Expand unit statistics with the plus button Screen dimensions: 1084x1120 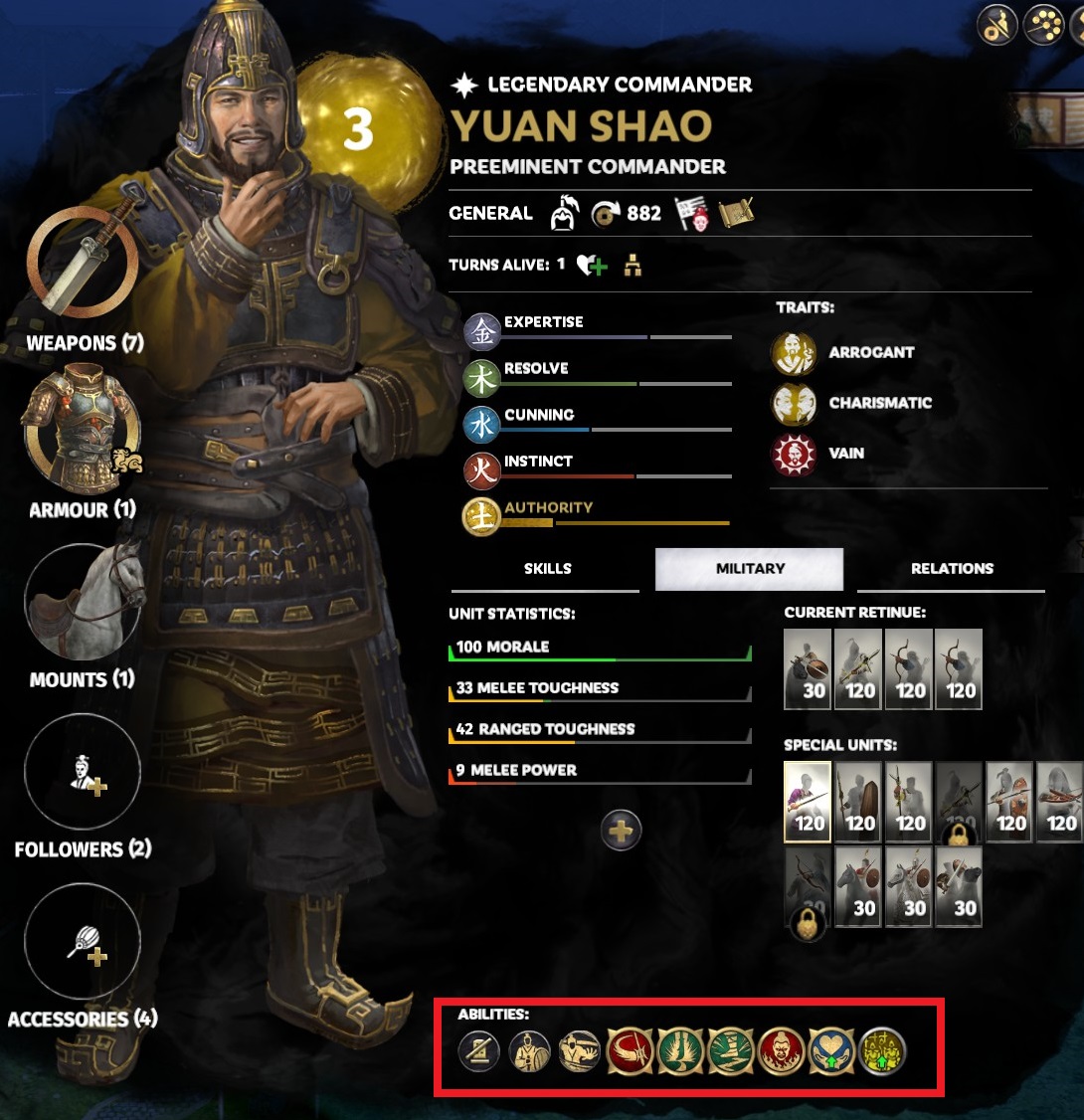(622, 830)
